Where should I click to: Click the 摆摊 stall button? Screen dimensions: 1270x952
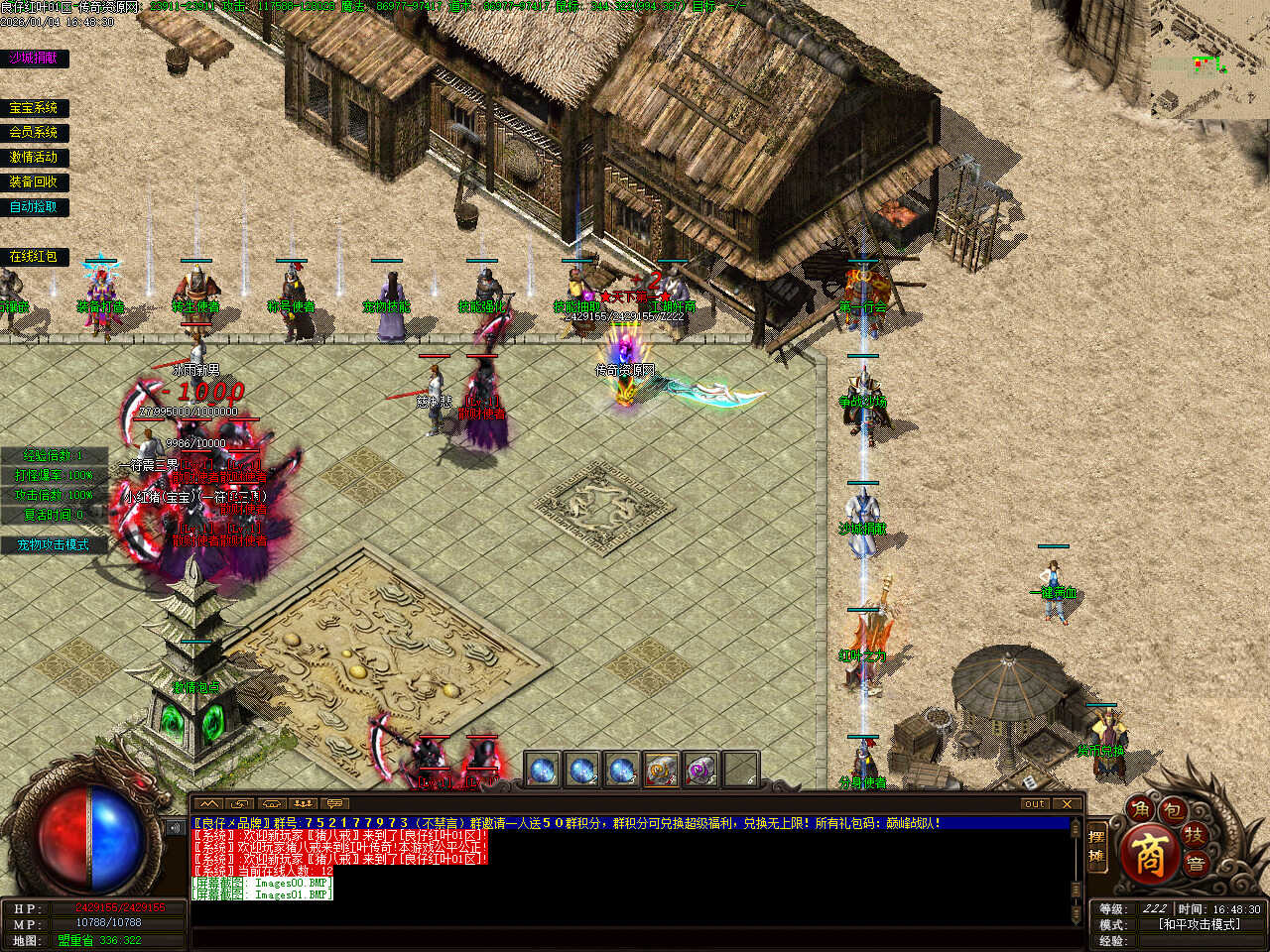click(x=1097, y=846)
